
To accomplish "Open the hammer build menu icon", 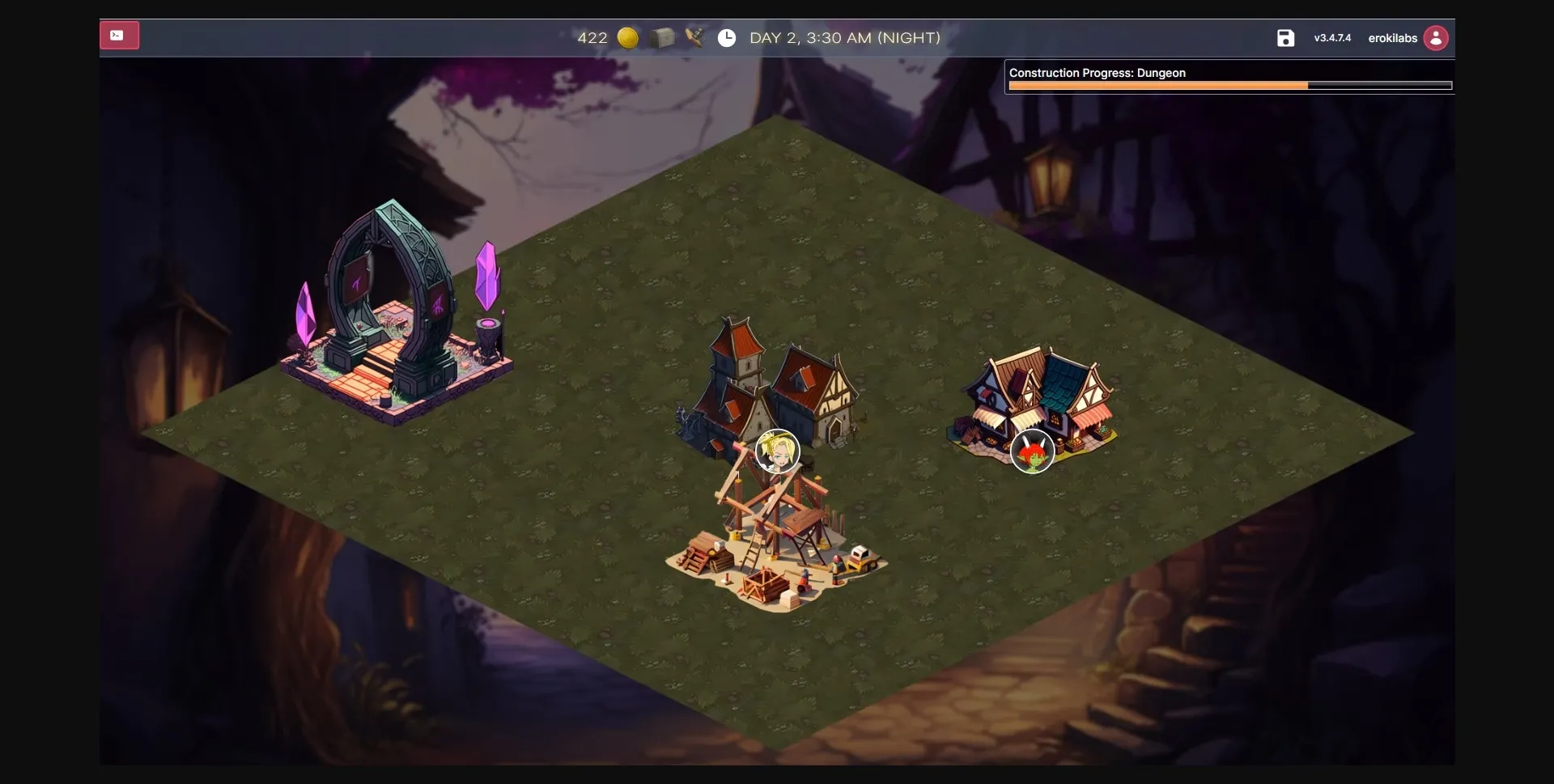I will click(694, 37).
